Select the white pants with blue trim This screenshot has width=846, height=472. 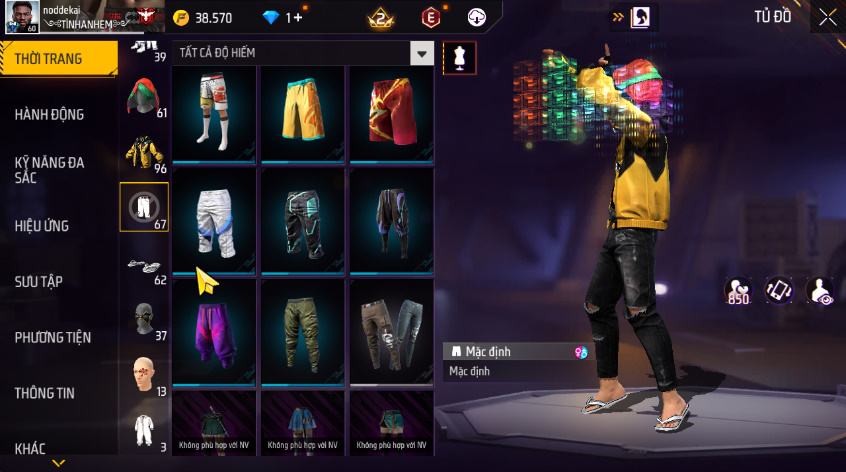214,218
